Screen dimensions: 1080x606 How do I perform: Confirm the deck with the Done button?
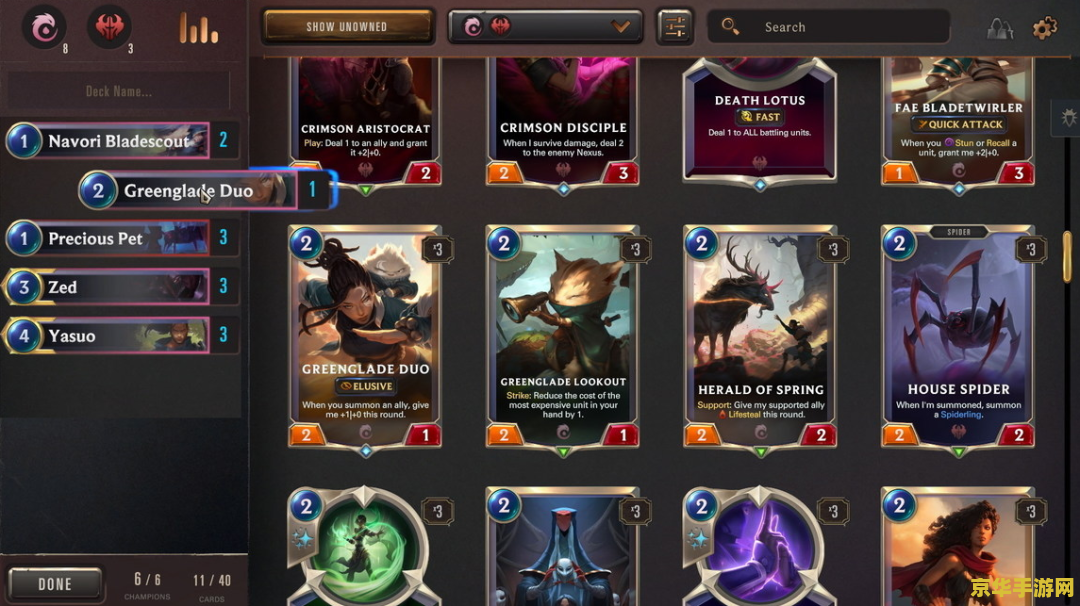[x=55, y=584]
